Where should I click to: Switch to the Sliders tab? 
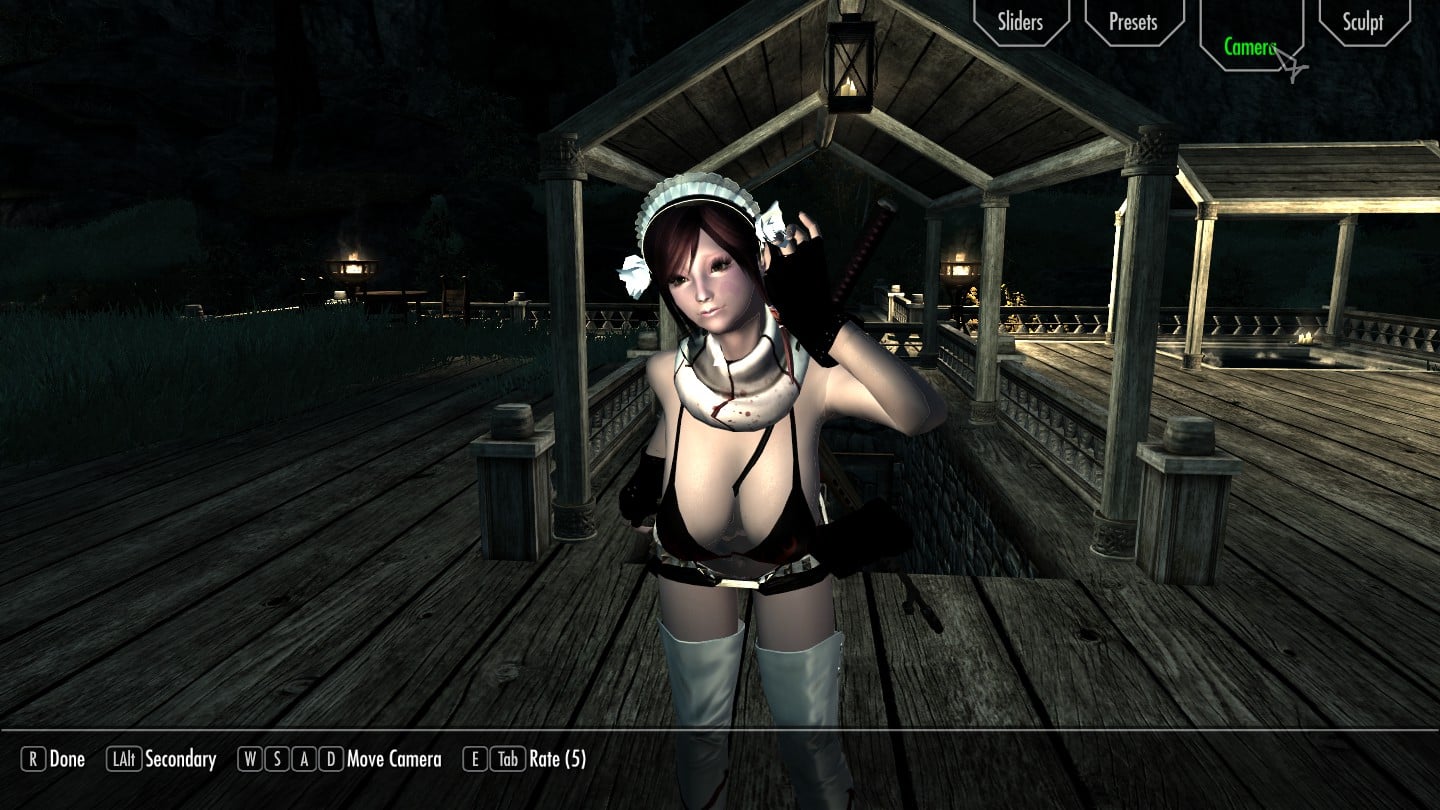pyautogui.click(x=1020, y=22)
